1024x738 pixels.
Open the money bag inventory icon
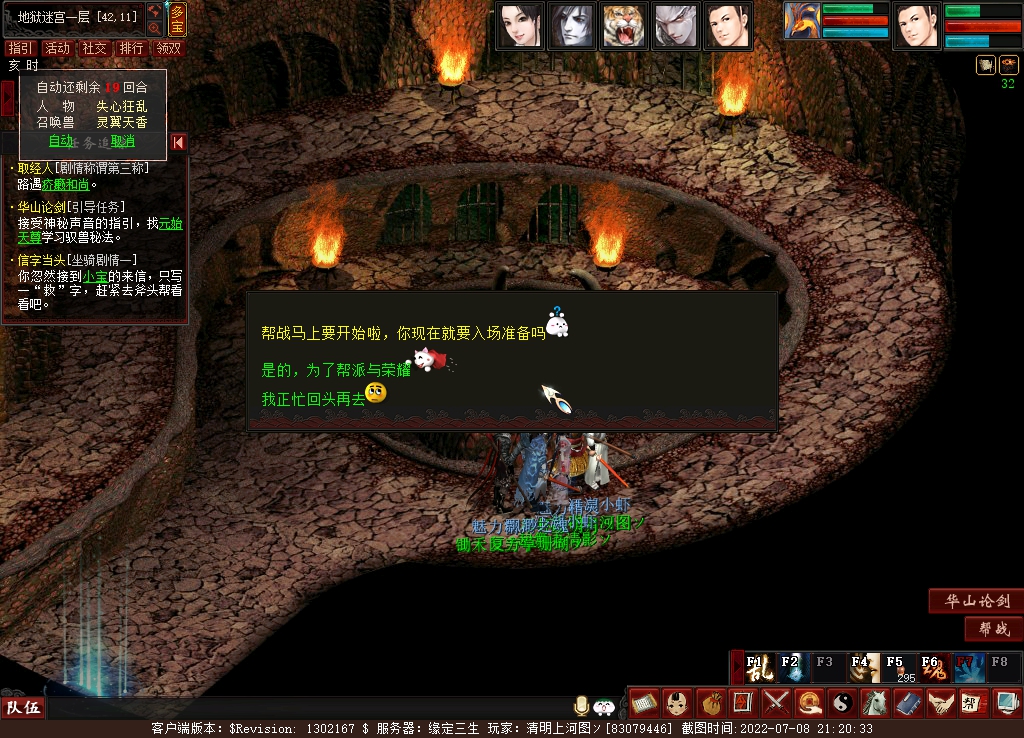[710, 702]
